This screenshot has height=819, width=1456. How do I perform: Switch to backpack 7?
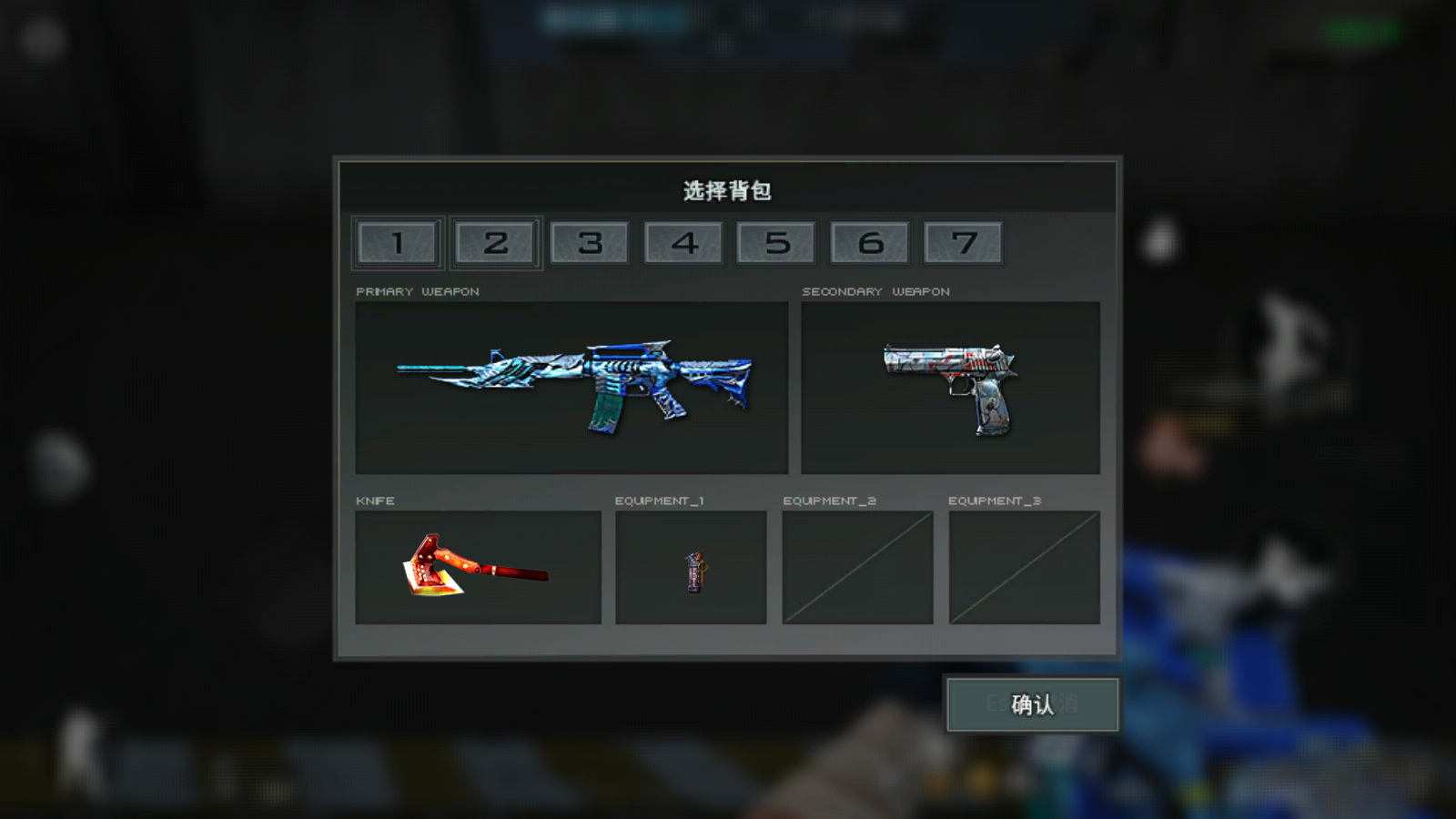(964, 242)
